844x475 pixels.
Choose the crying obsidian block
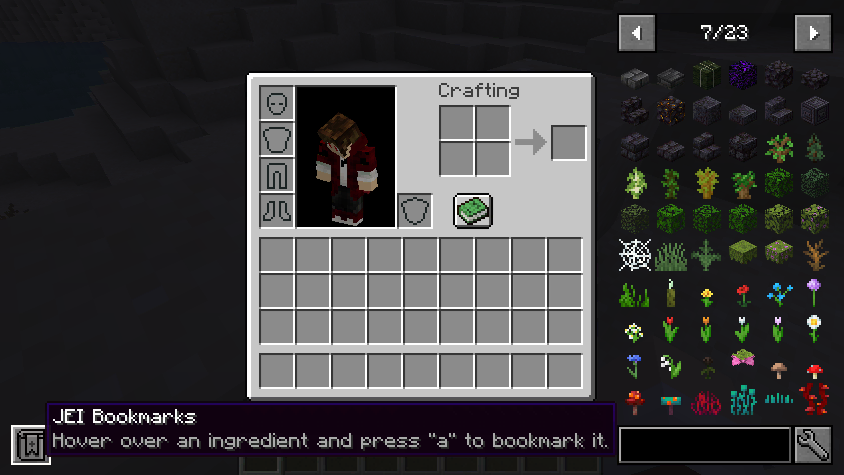(x=743, y=76)
